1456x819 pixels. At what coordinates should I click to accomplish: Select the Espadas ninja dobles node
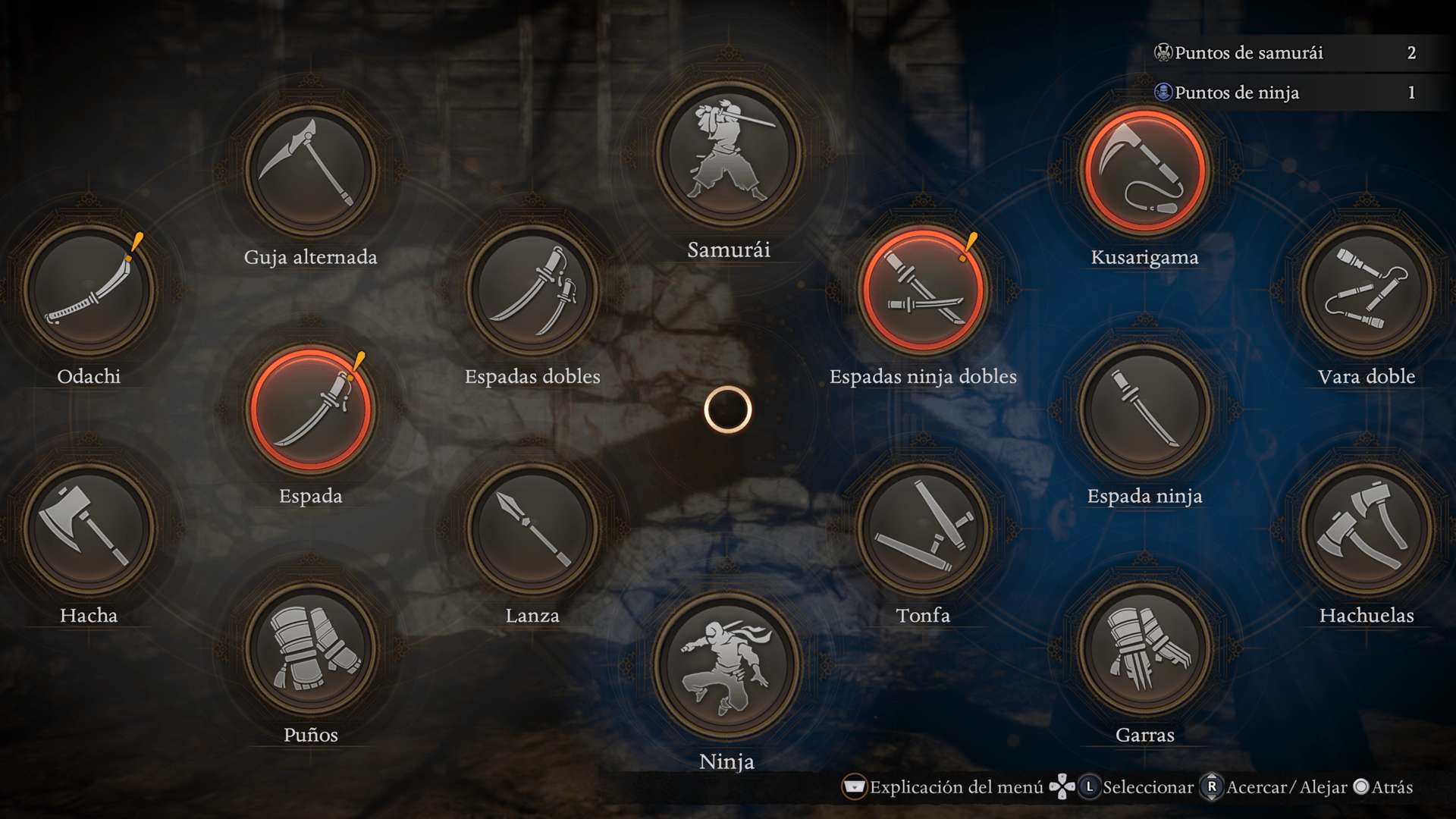click(923, 290)
